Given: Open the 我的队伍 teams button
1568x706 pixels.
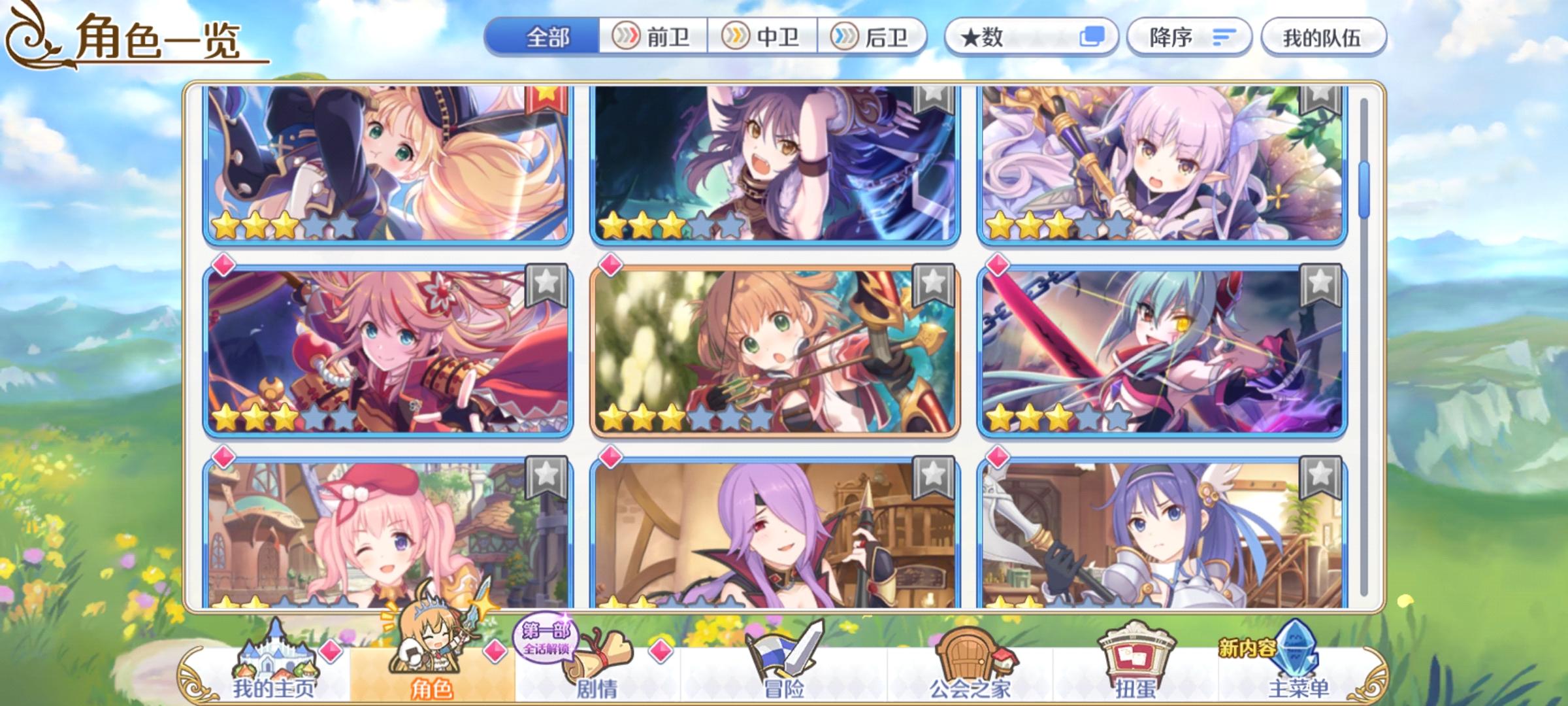Looking at the screenshot, I should point(1319,38).
